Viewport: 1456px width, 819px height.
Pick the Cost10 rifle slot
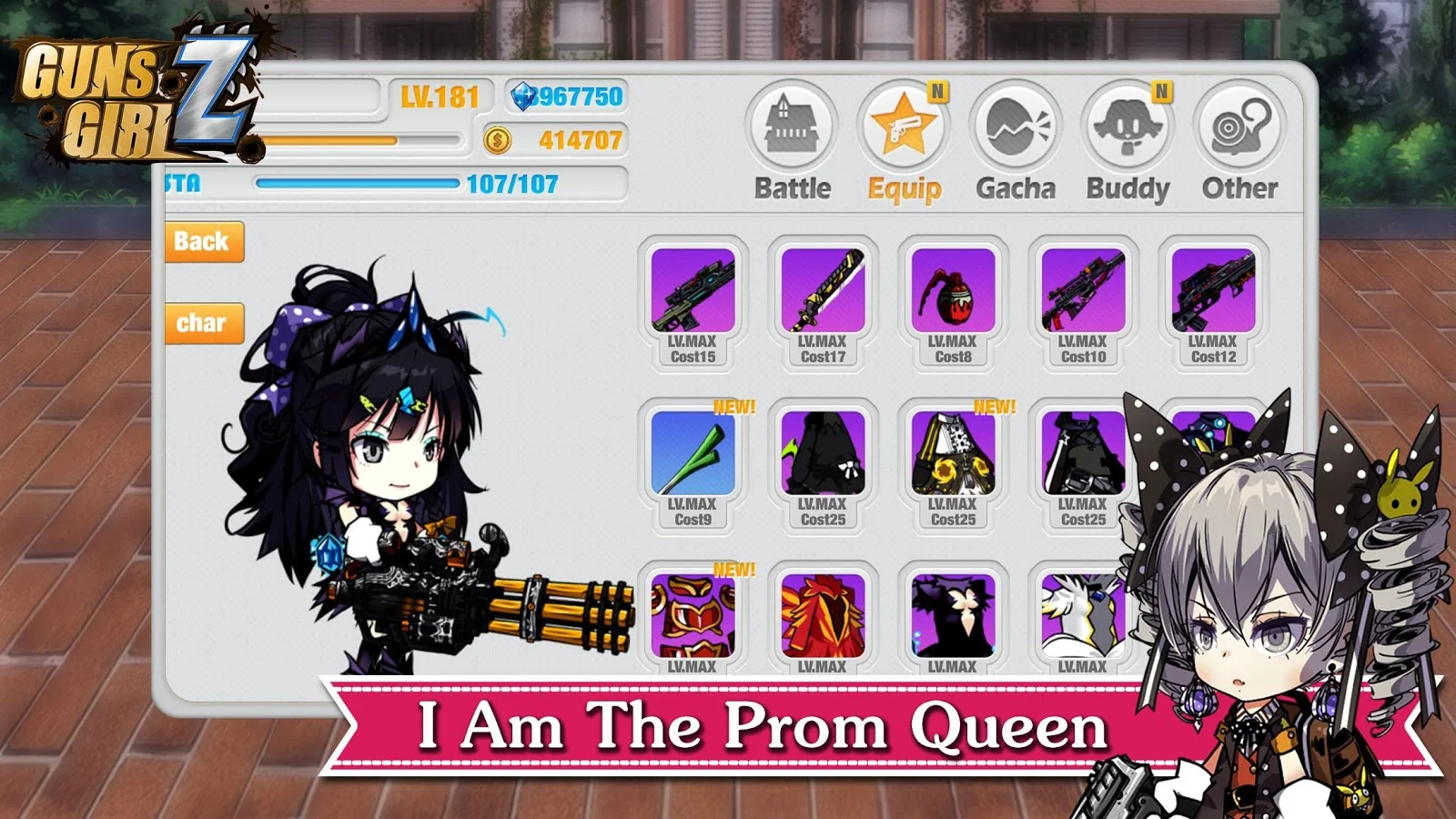coord(1083,302)
